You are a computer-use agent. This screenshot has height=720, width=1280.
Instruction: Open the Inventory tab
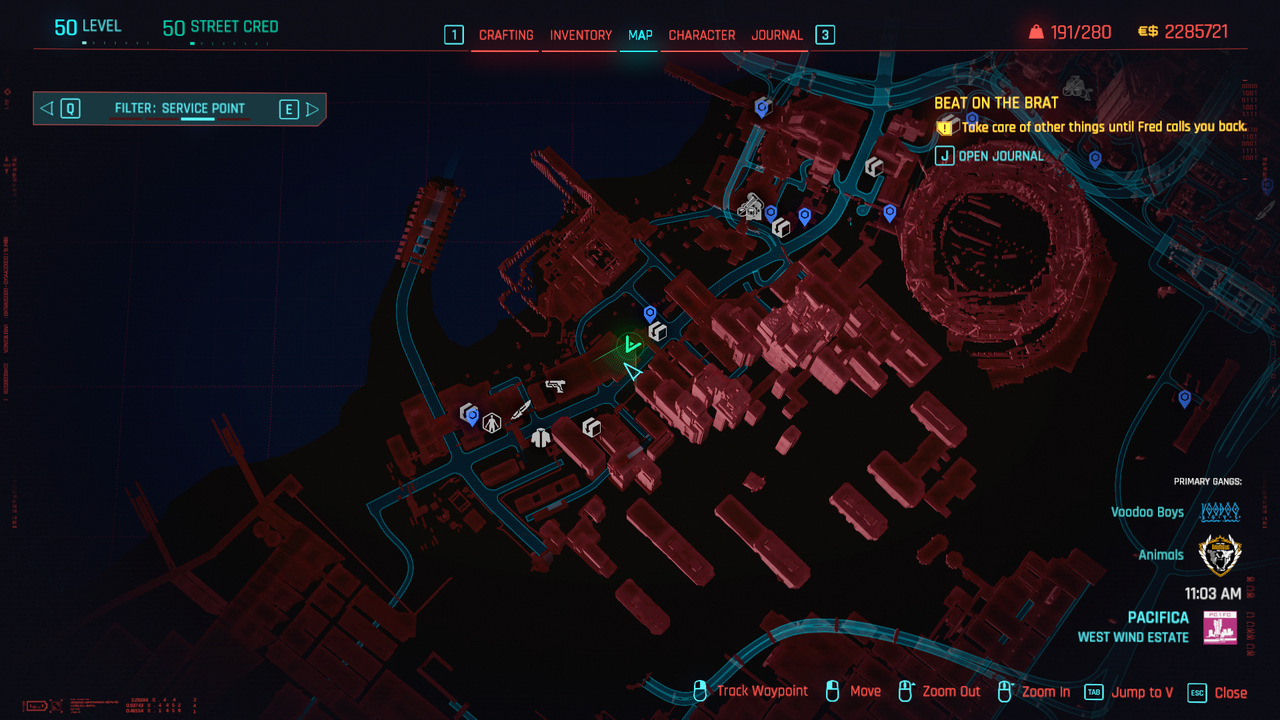581,35
